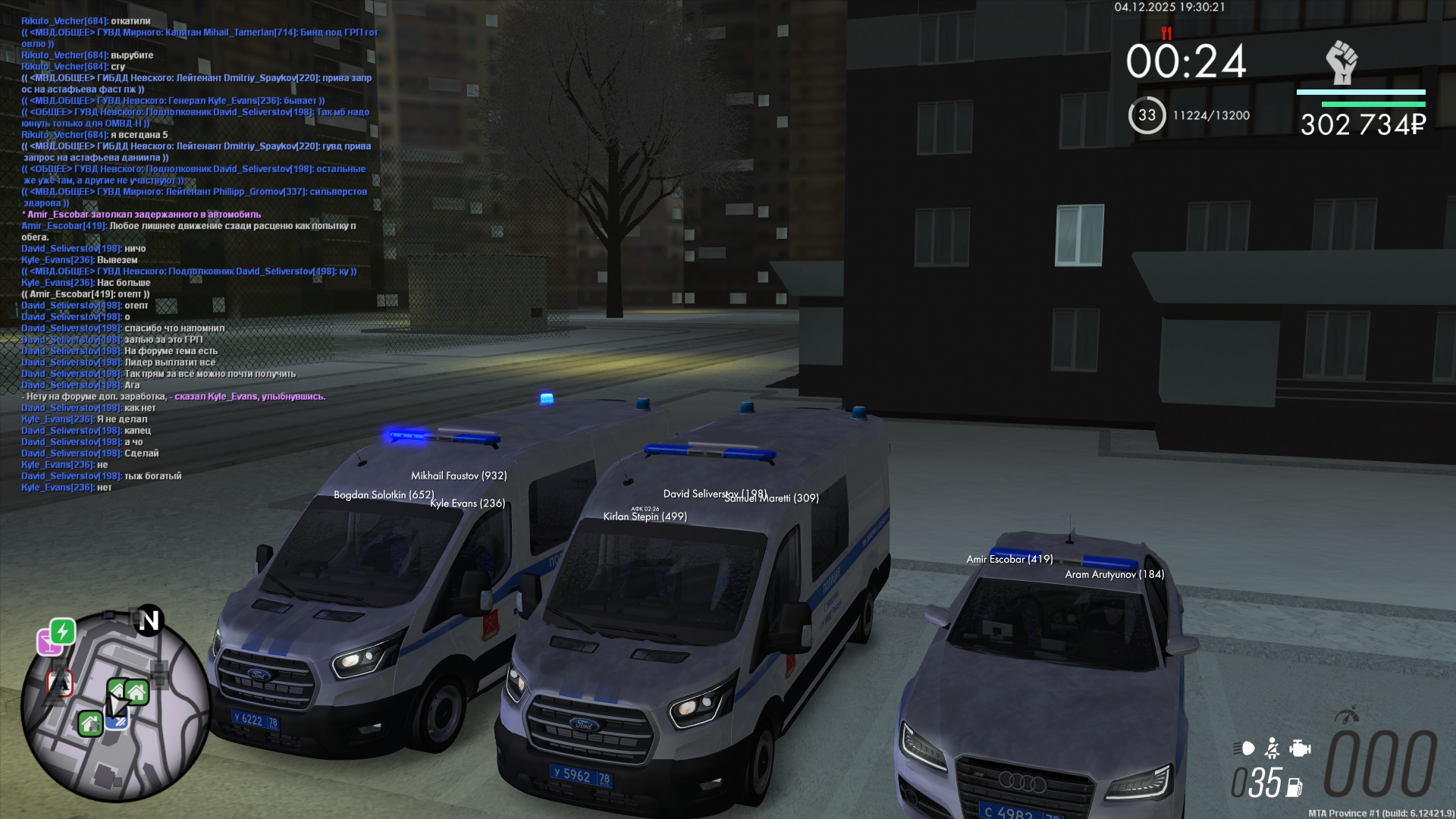Click the Amir Escobar (419) nametag above the car

(x=1009, y=559)
